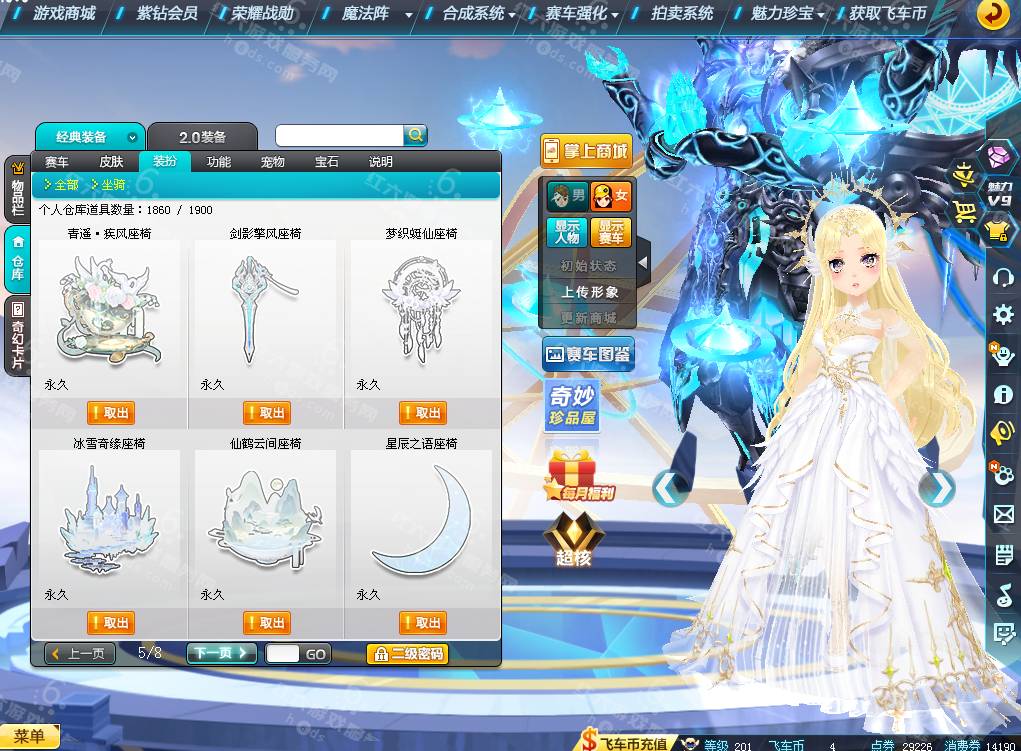Open the 掌上商城 mobile shop
Screen dimensions: 1021x751
coord(586,151)
